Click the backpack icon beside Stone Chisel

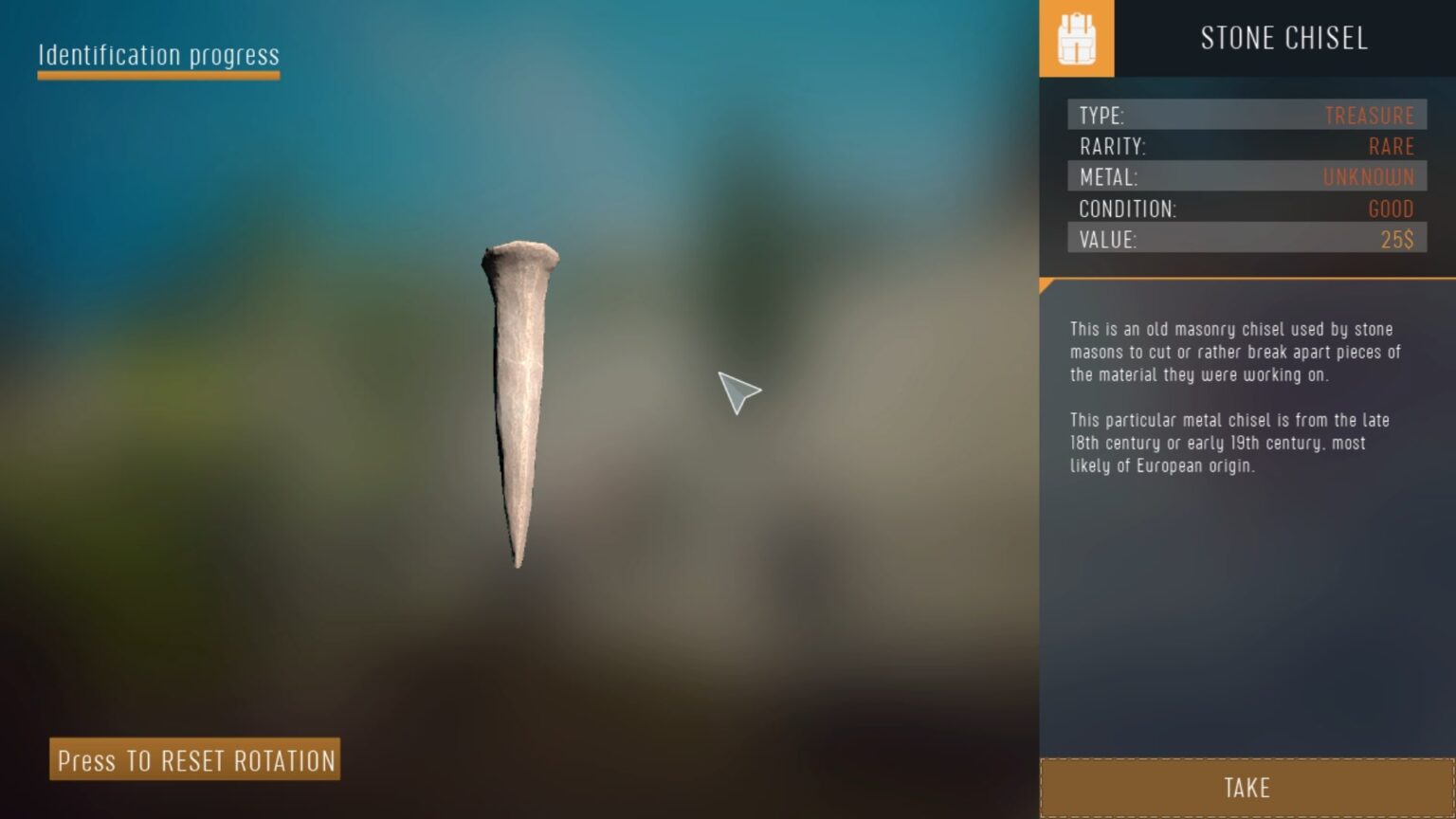point(1076,39)
